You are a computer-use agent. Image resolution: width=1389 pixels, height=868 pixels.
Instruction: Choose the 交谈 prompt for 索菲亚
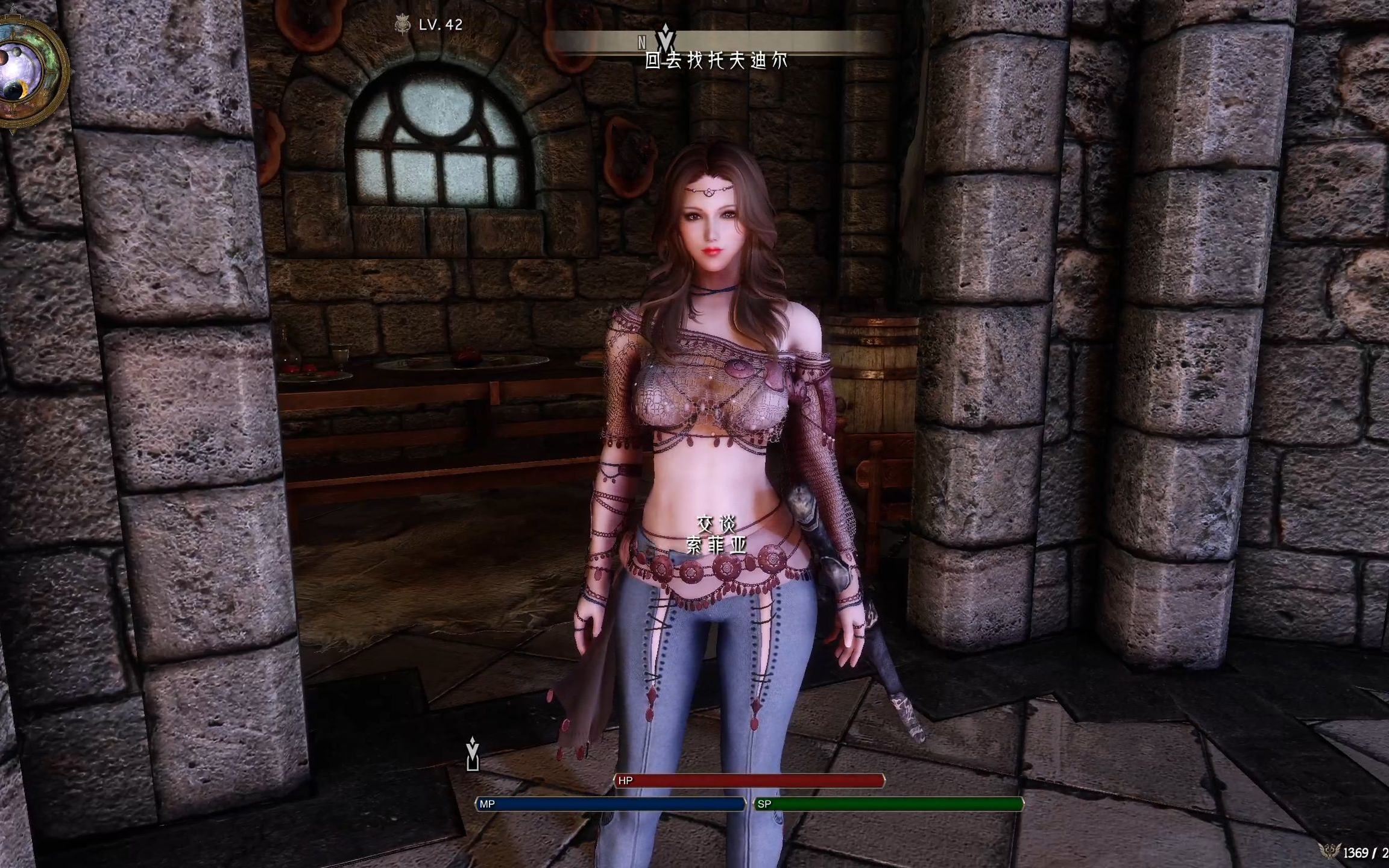coord(716,523)
